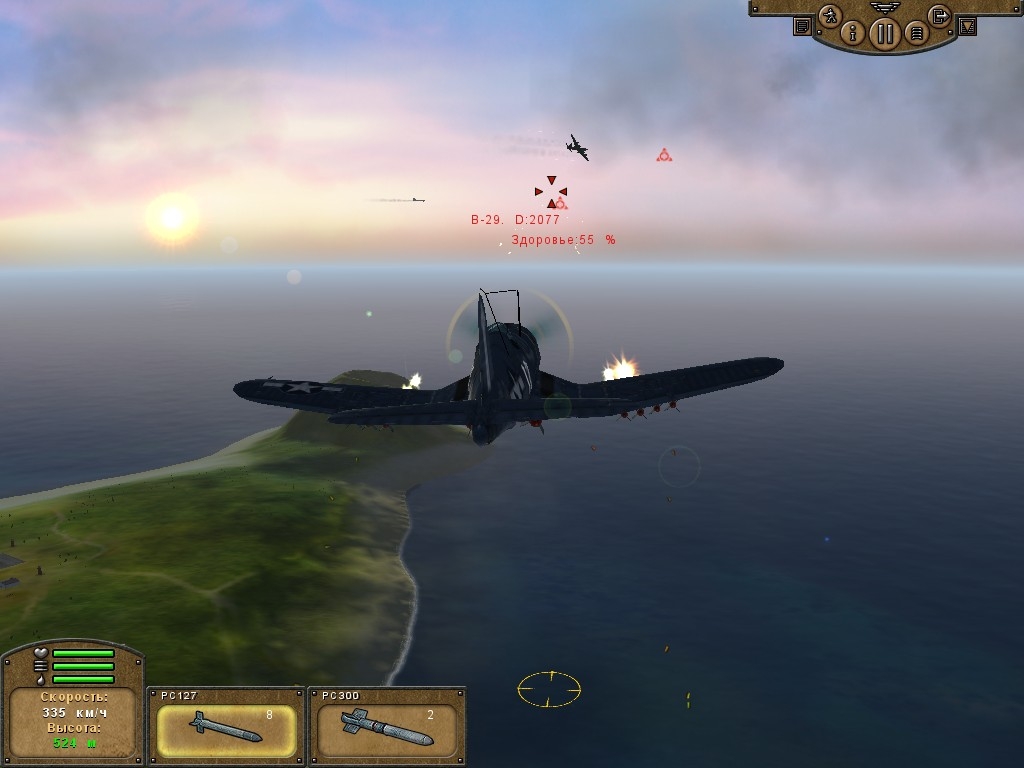
Task: Open the stacked-lines list button
Action: tap(915, 34)
